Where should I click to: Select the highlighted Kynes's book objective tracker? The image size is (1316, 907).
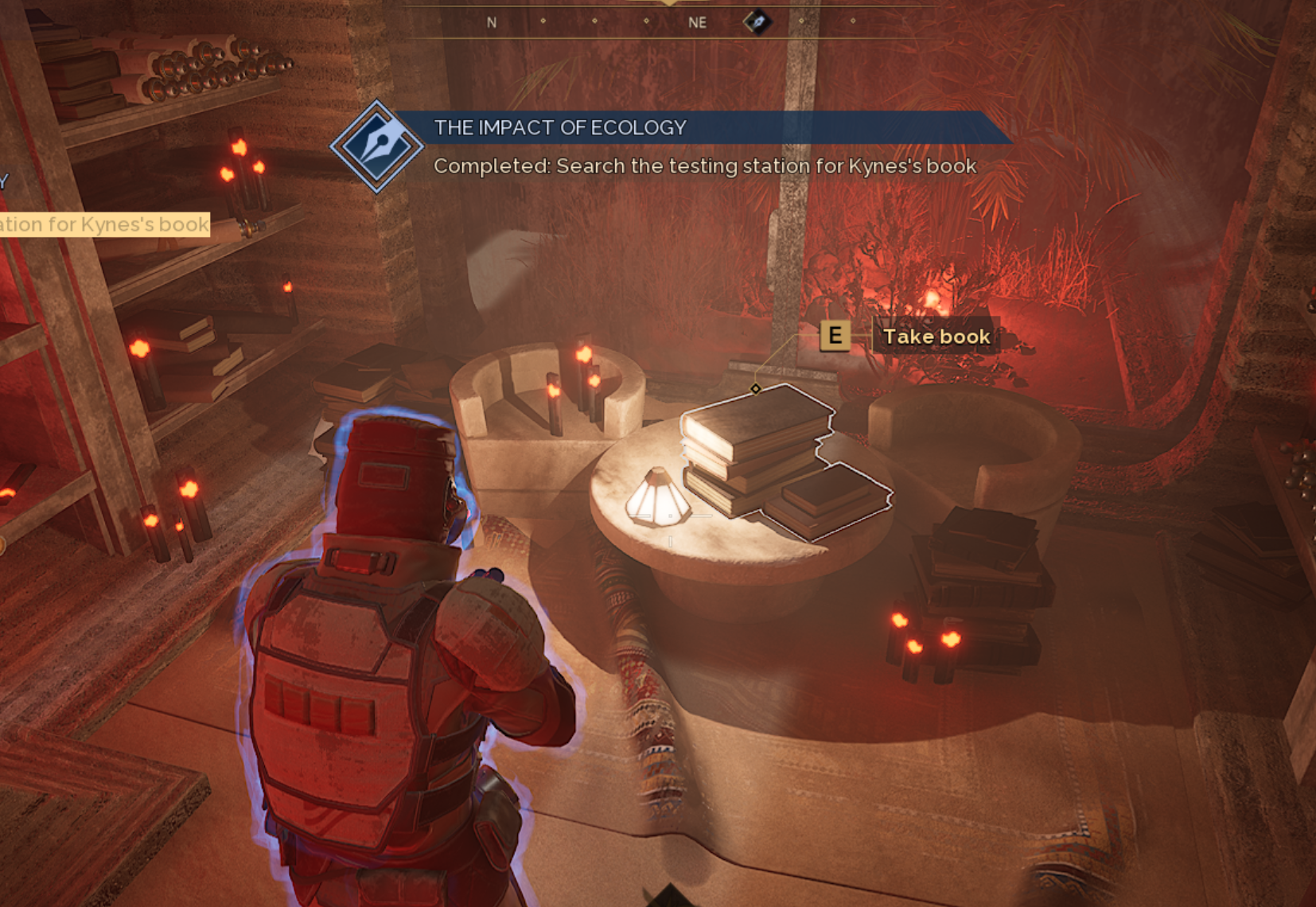[104, 224]
